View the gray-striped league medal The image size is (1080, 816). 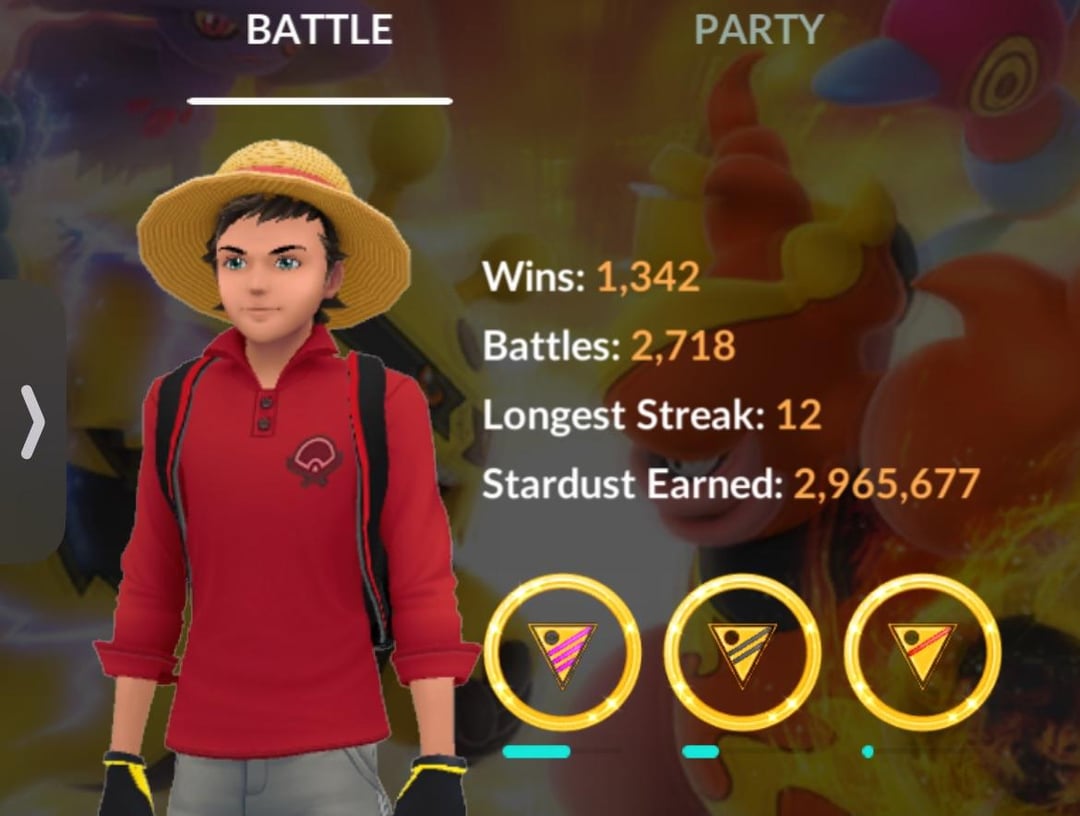click(742, 652)
